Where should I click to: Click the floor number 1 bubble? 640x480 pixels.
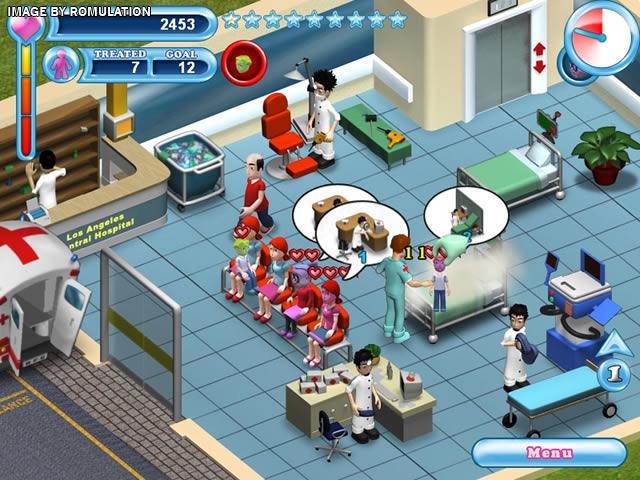click(x=614, y=375)
